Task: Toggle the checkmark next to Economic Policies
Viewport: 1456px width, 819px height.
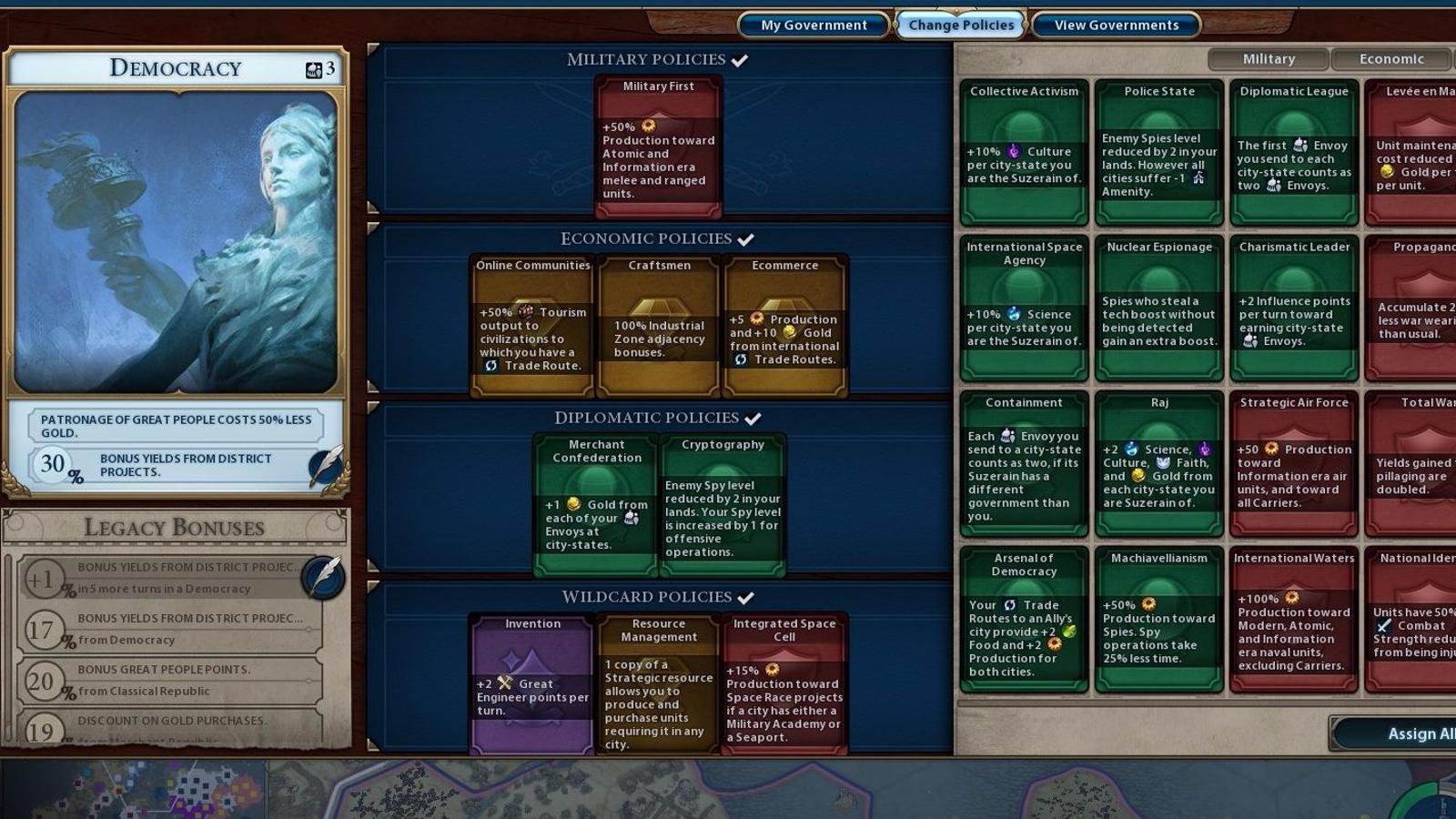Action: (746, 238)
